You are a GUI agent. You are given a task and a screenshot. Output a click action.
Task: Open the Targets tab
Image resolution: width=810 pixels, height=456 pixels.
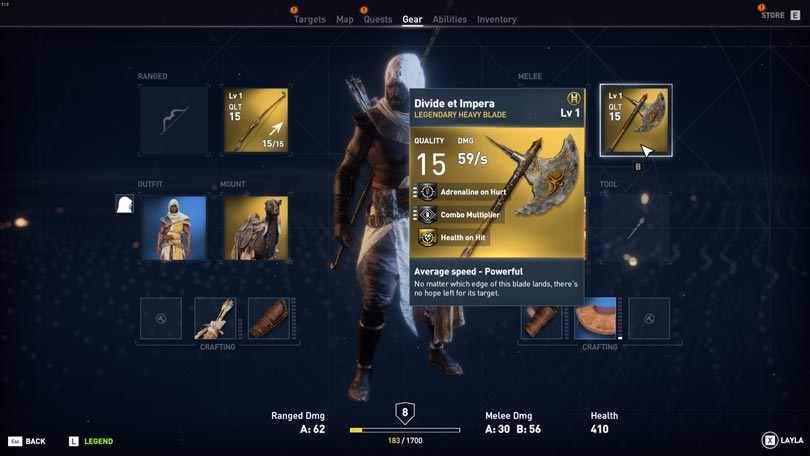point(309,20)
